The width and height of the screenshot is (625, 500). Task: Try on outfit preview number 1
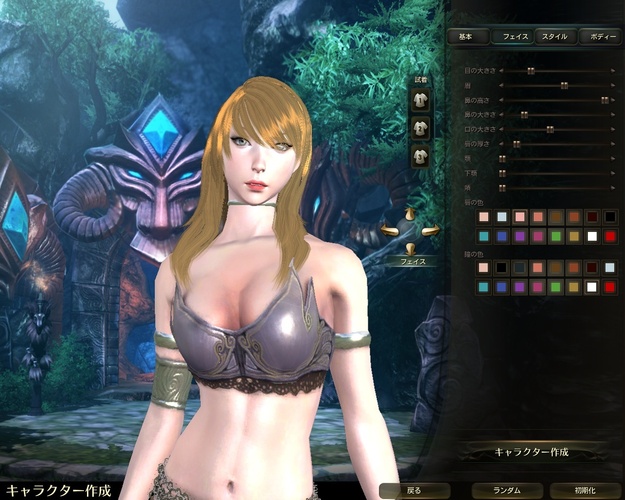point(421,100)
